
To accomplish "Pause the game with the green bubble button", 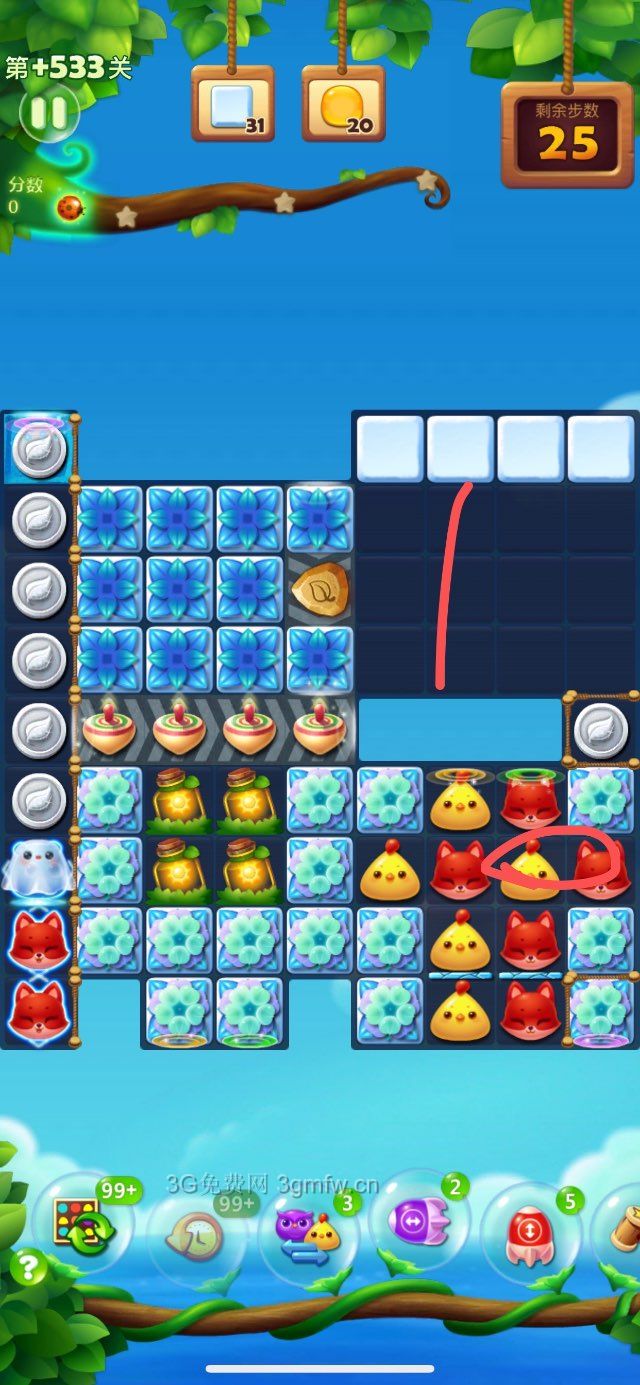I will 48,112.
